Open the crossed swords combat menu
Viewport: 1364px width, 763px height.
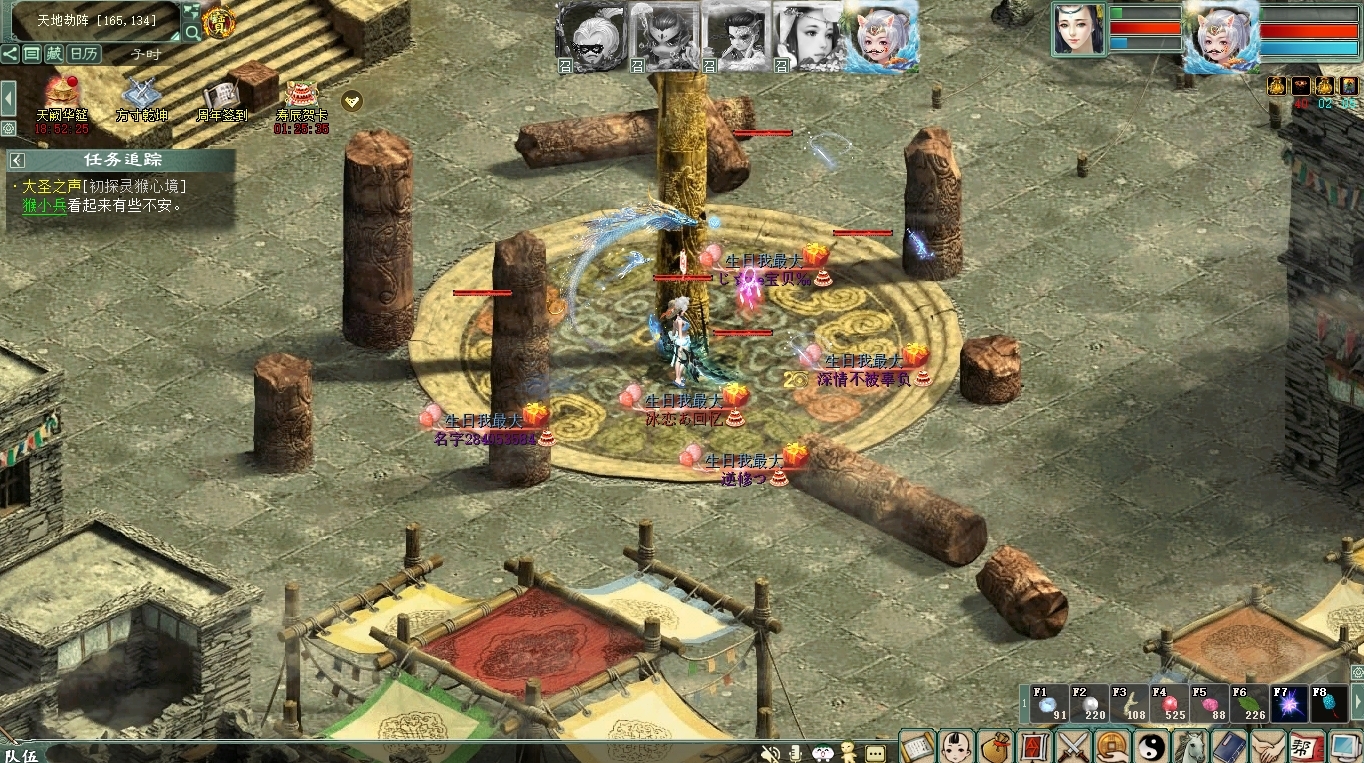point(1073,746)
